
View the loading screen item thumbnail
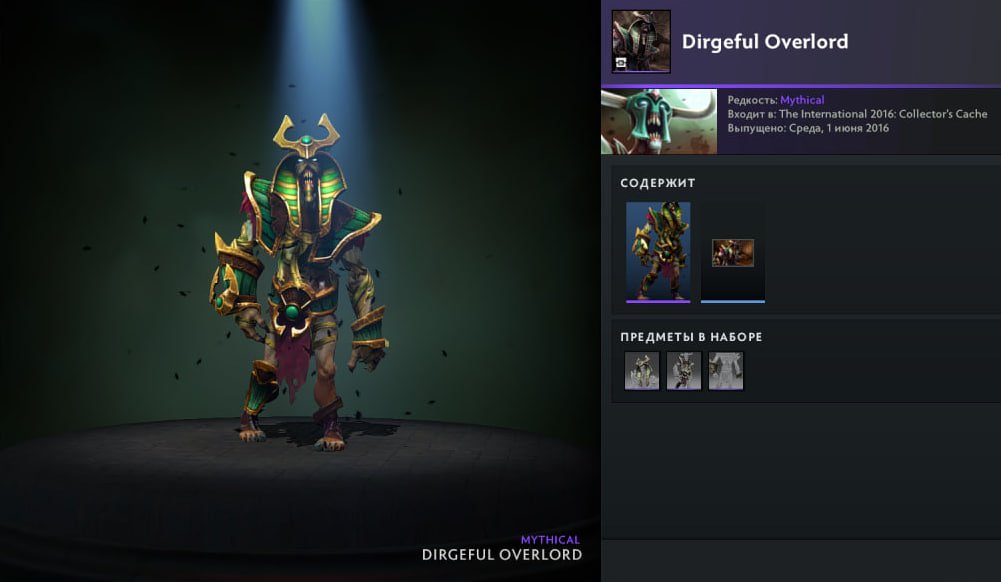tap(733, 252)
